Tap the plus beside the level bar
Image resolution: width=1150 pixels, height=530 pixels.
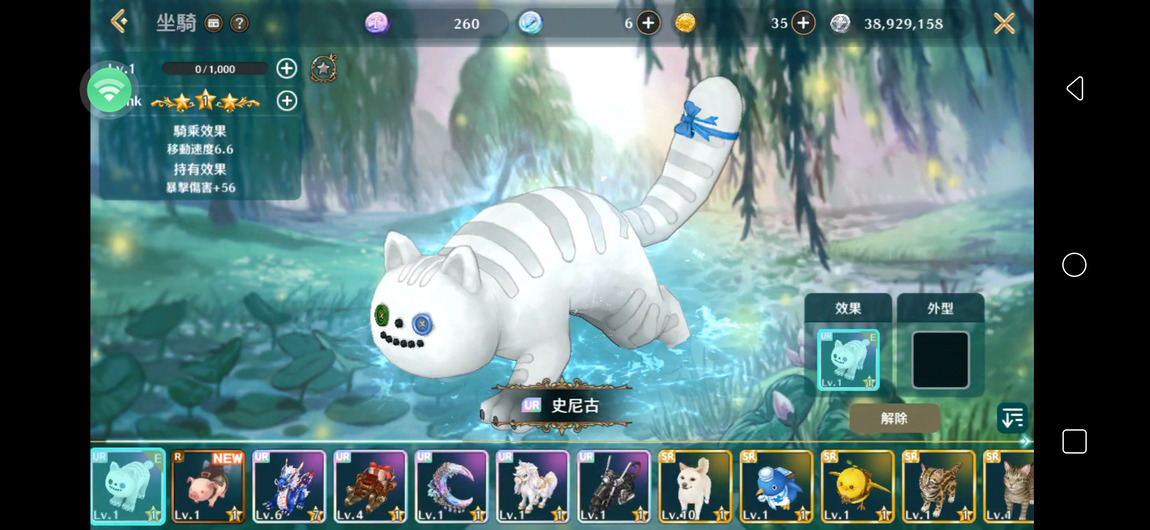[287, 68]
